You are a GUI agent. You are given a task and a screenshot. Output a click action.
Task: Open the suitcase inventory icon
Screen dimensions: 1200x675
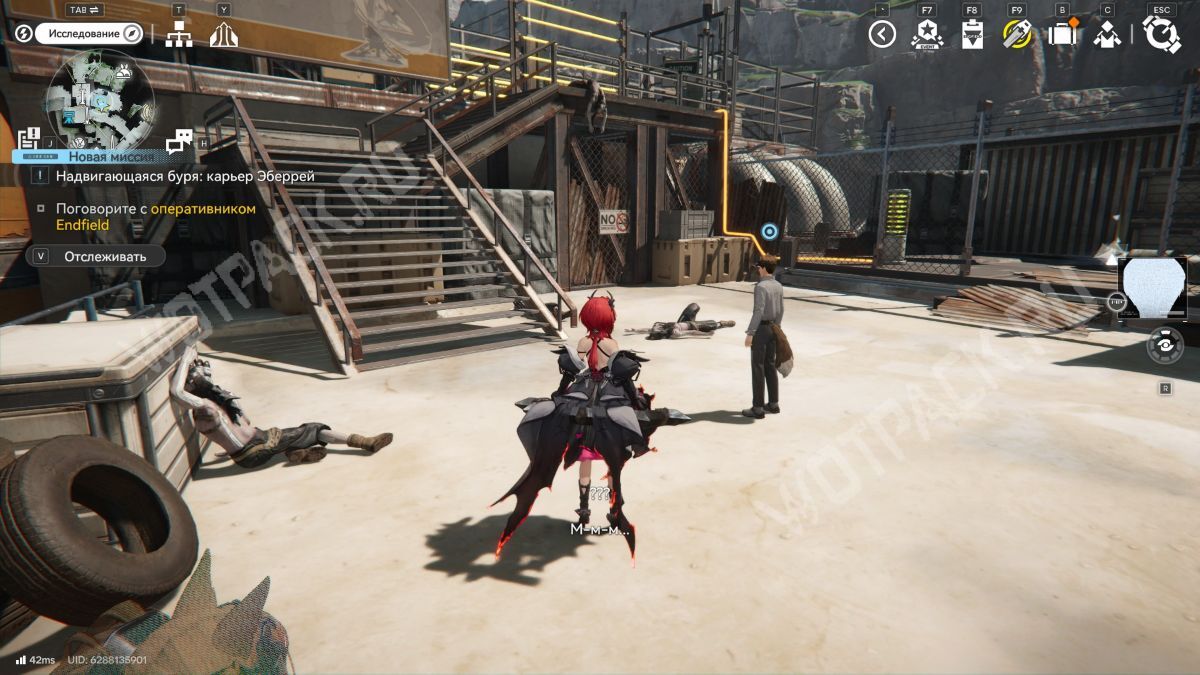coord(1061,35)
